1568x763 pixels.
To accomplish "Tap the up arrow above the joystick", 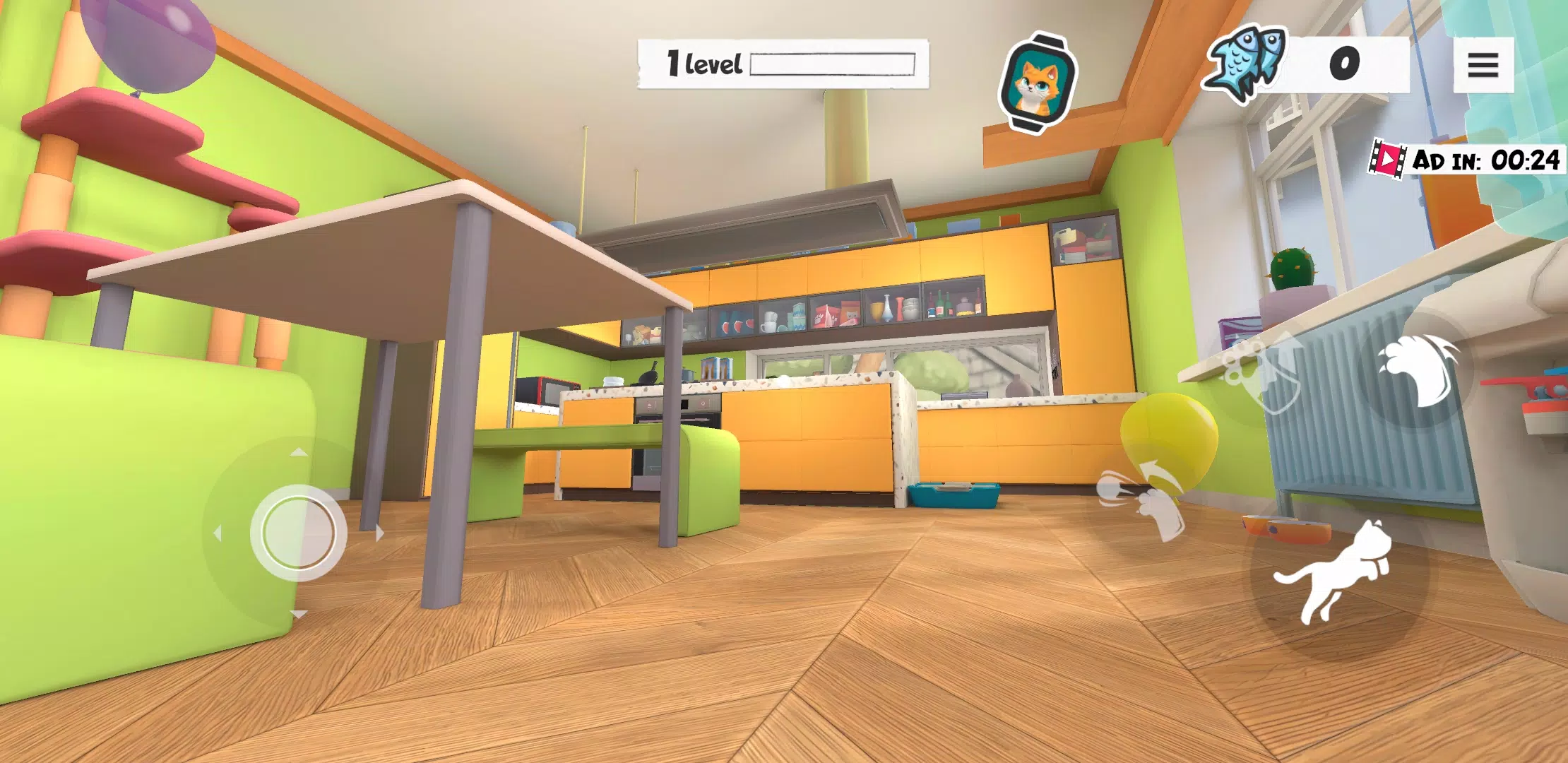I will [x=297, y=451].
